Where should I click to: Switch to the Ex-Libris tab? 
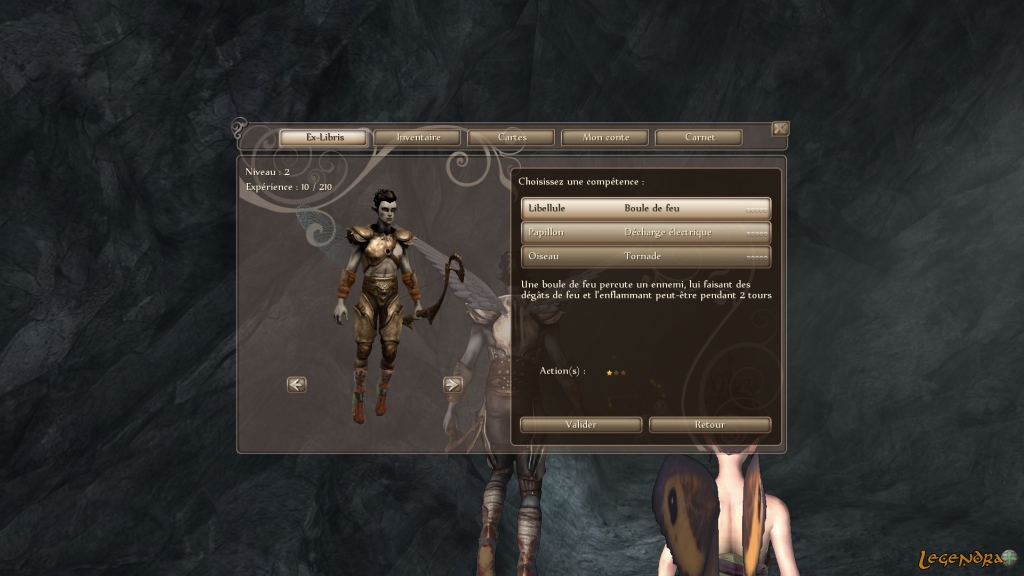pos(323,137)
